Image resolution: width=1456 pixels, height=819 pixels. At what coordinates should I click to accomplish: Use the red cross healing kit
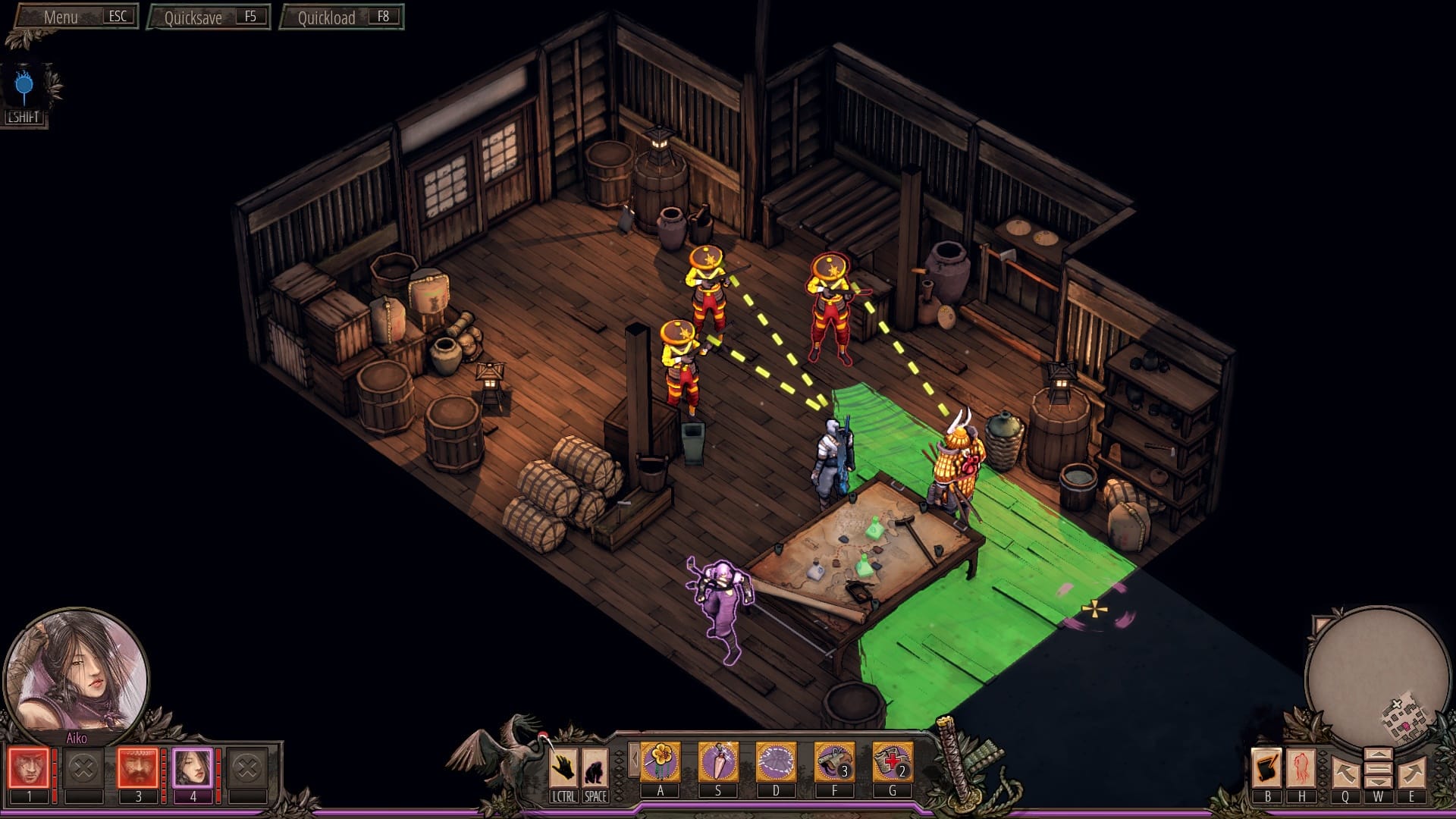click(892, 761)
